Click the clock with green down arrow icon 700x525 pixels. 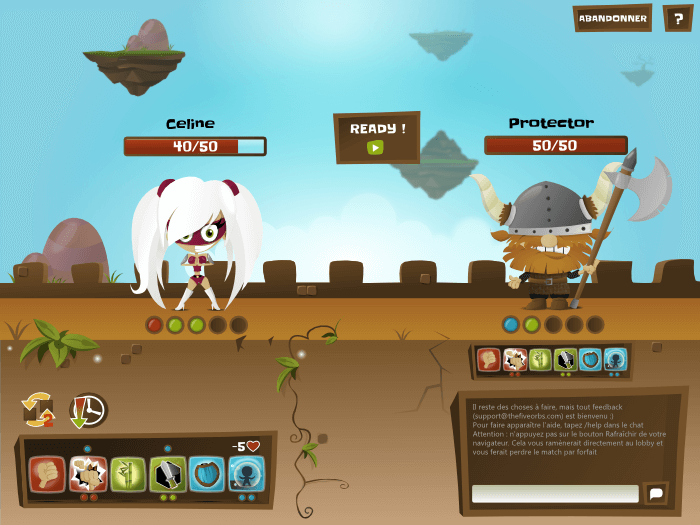[x=87, y=409]
